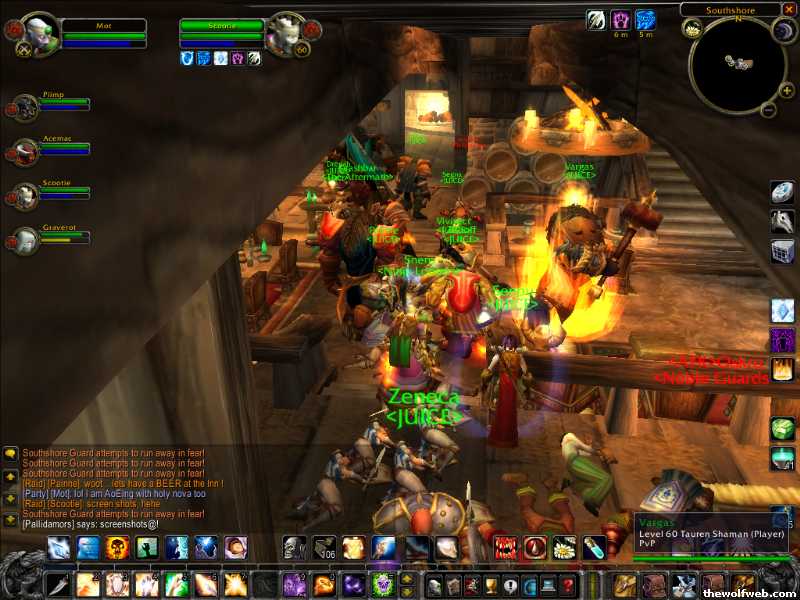Screen dimensions: 800x600
Task: Open the red question mark help button
Action: pyautogui.click(x=568, y=585)
